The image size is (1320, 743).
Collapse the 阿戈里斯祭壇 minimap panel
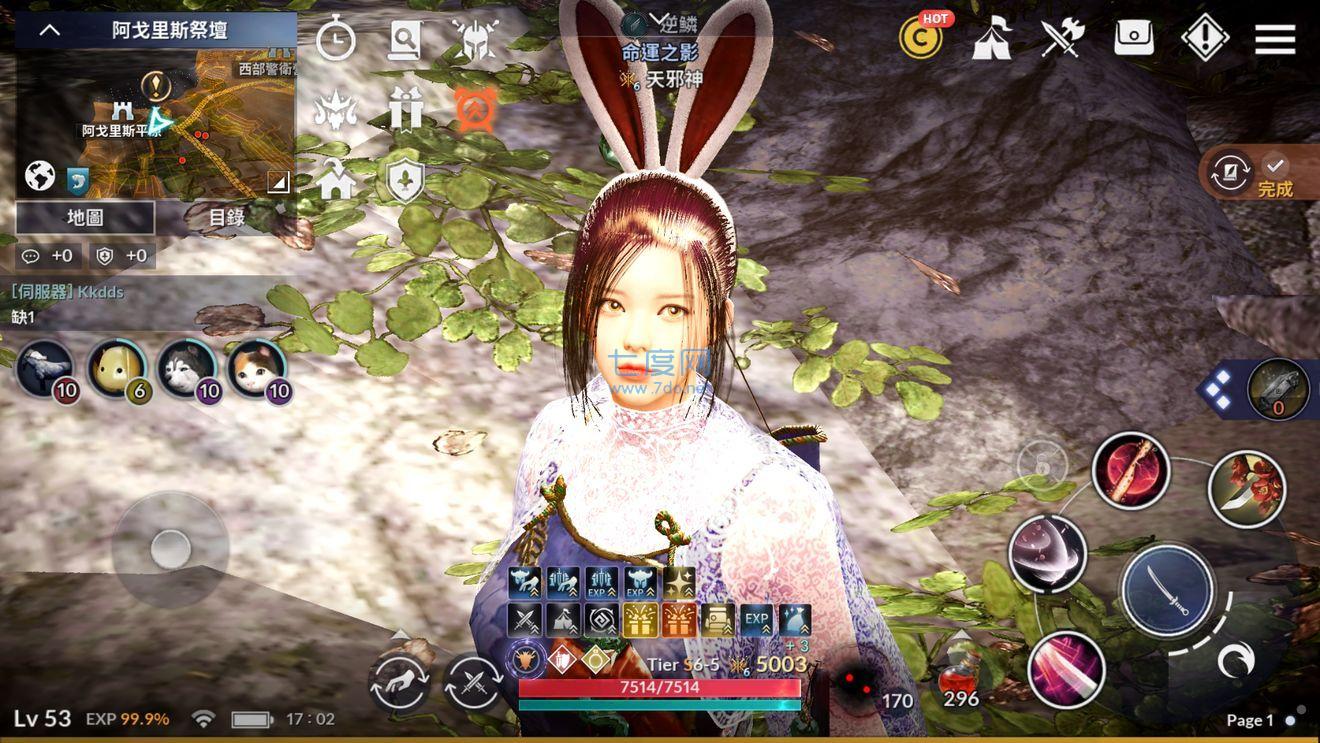(x=47, y=29)
